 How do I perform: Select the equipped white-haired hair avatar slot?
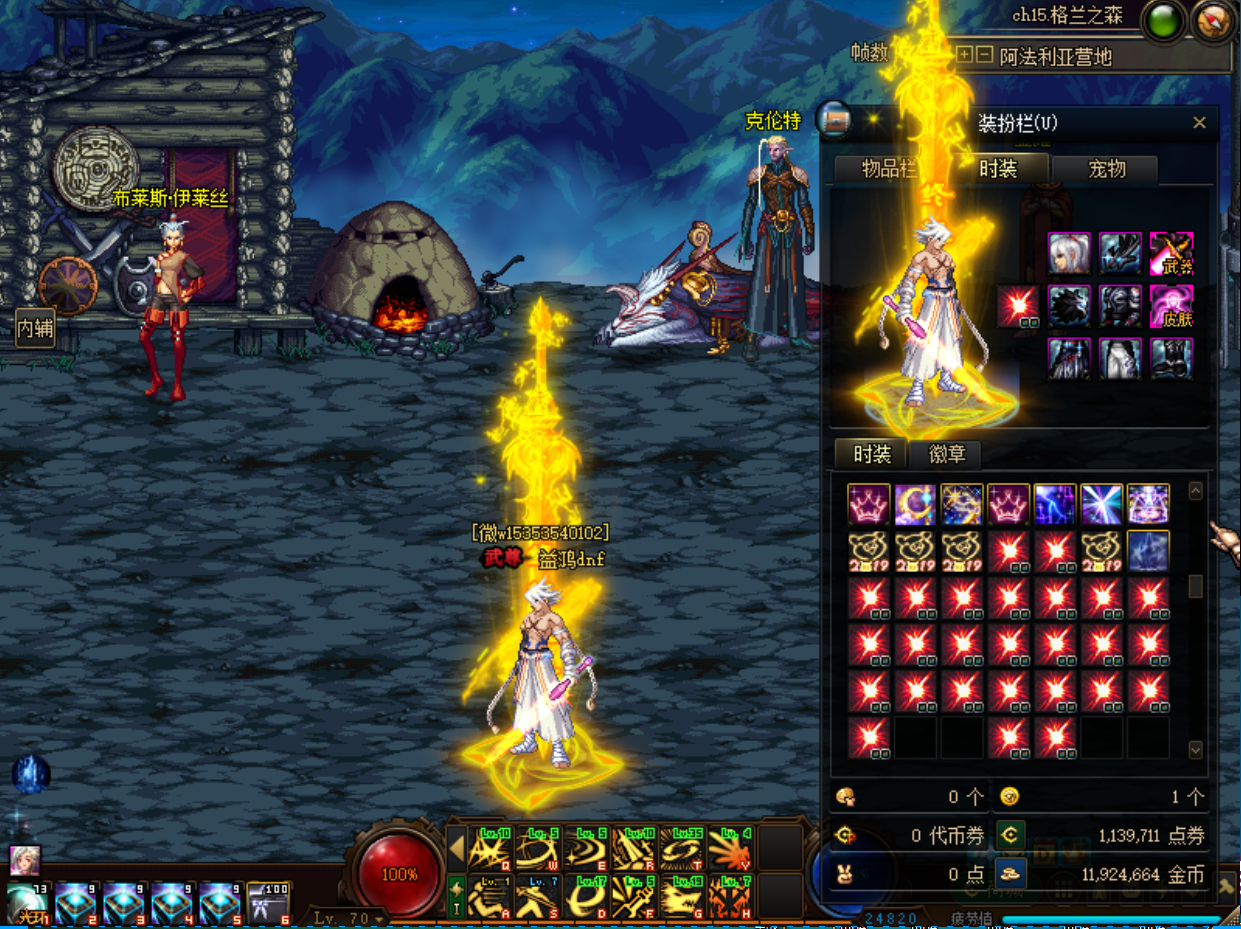1069,253
